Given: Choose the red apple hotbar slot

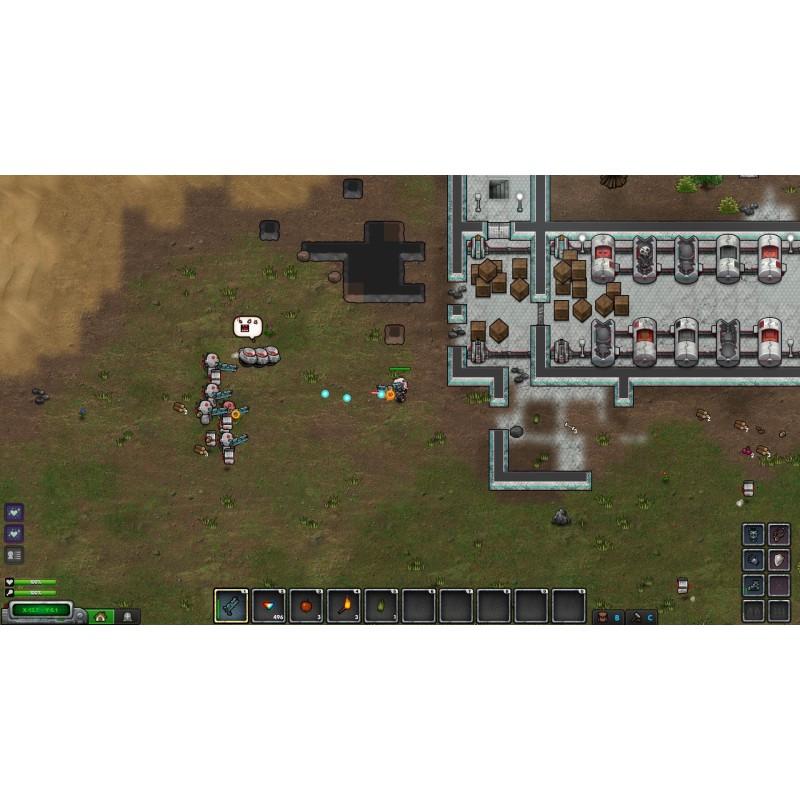Looking at the screenshot, I should [306, 606].
